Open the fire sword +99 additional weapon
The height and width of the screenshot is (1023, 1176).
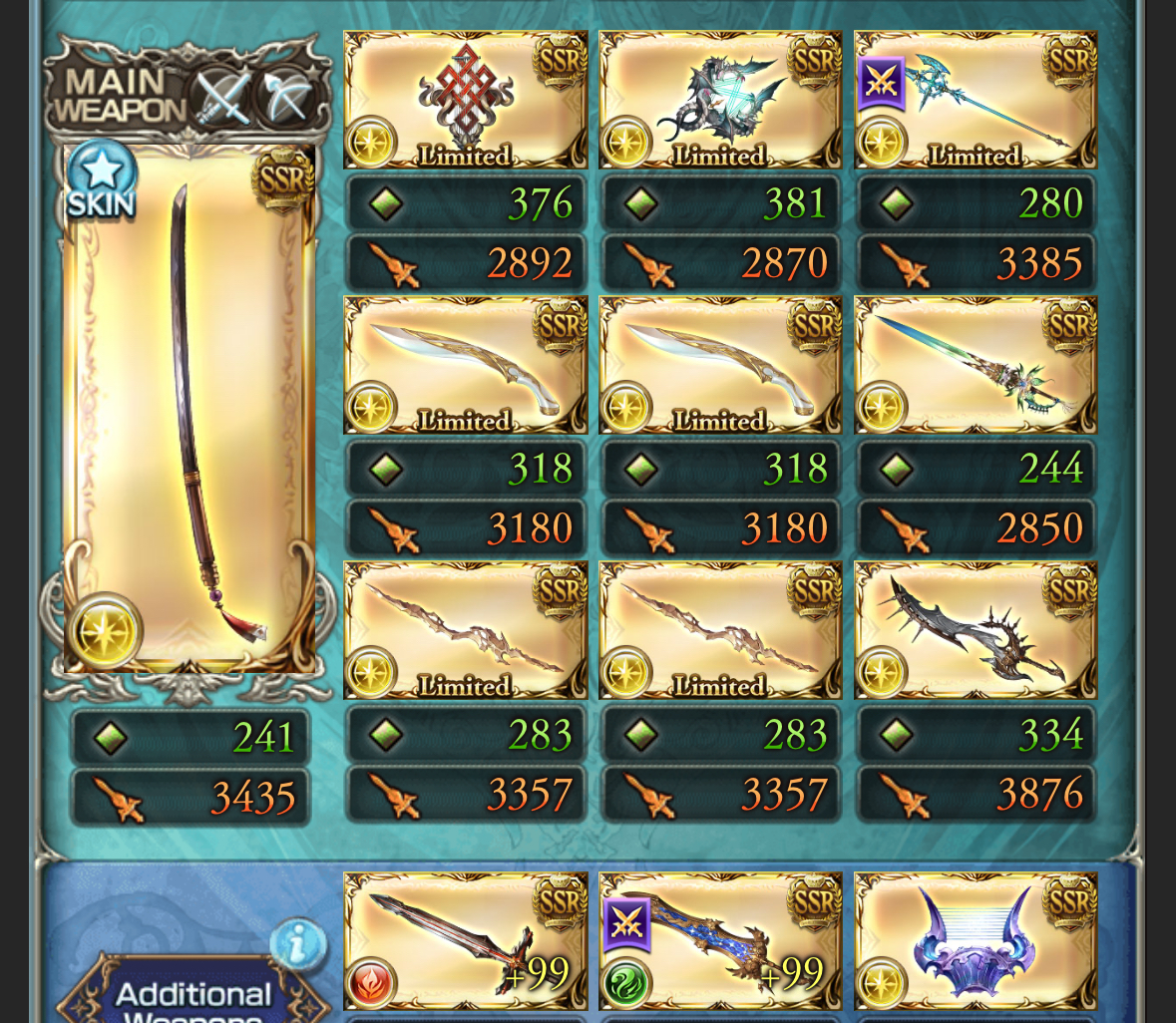tap(466, 941)
